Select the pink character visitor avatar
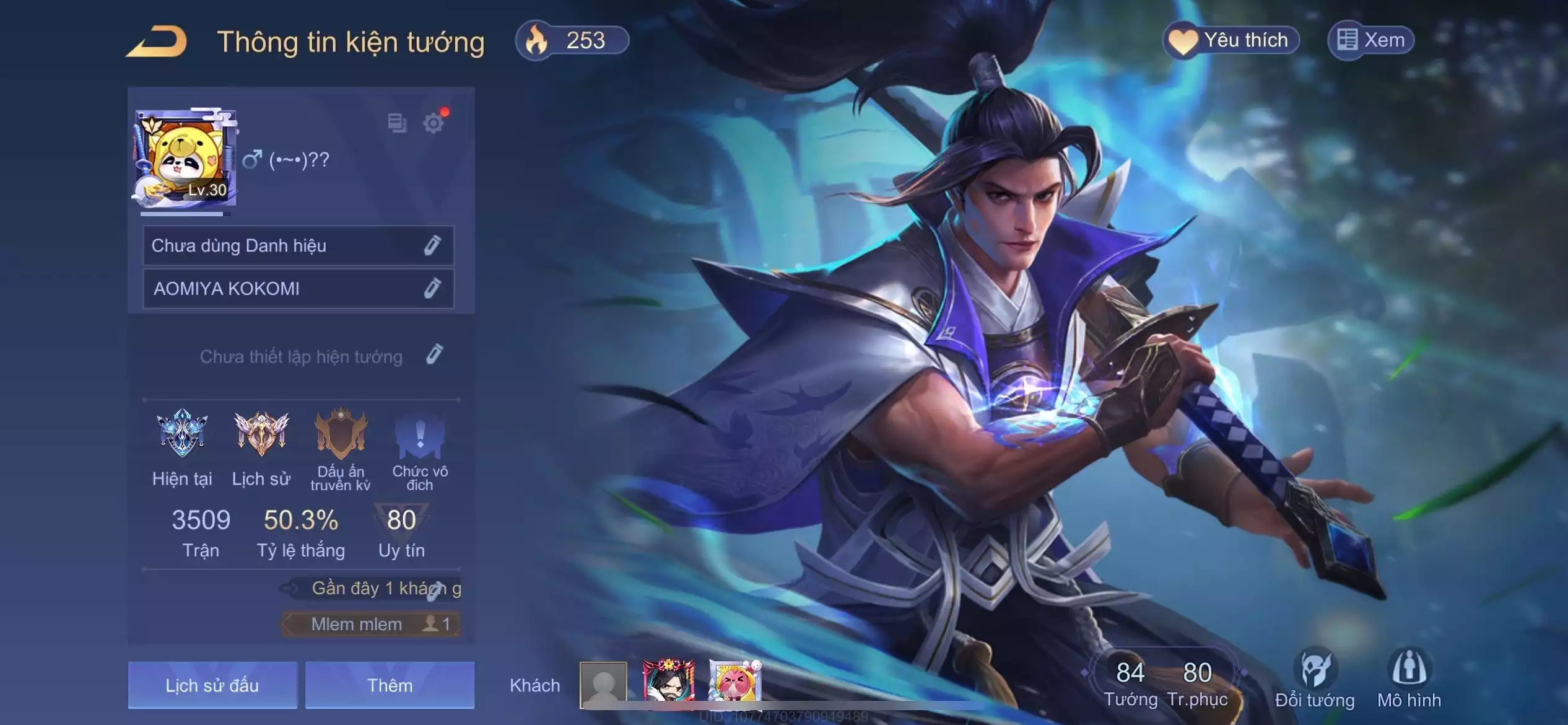The height and width of the screenshot is (725, 1568). click(734, 682)
